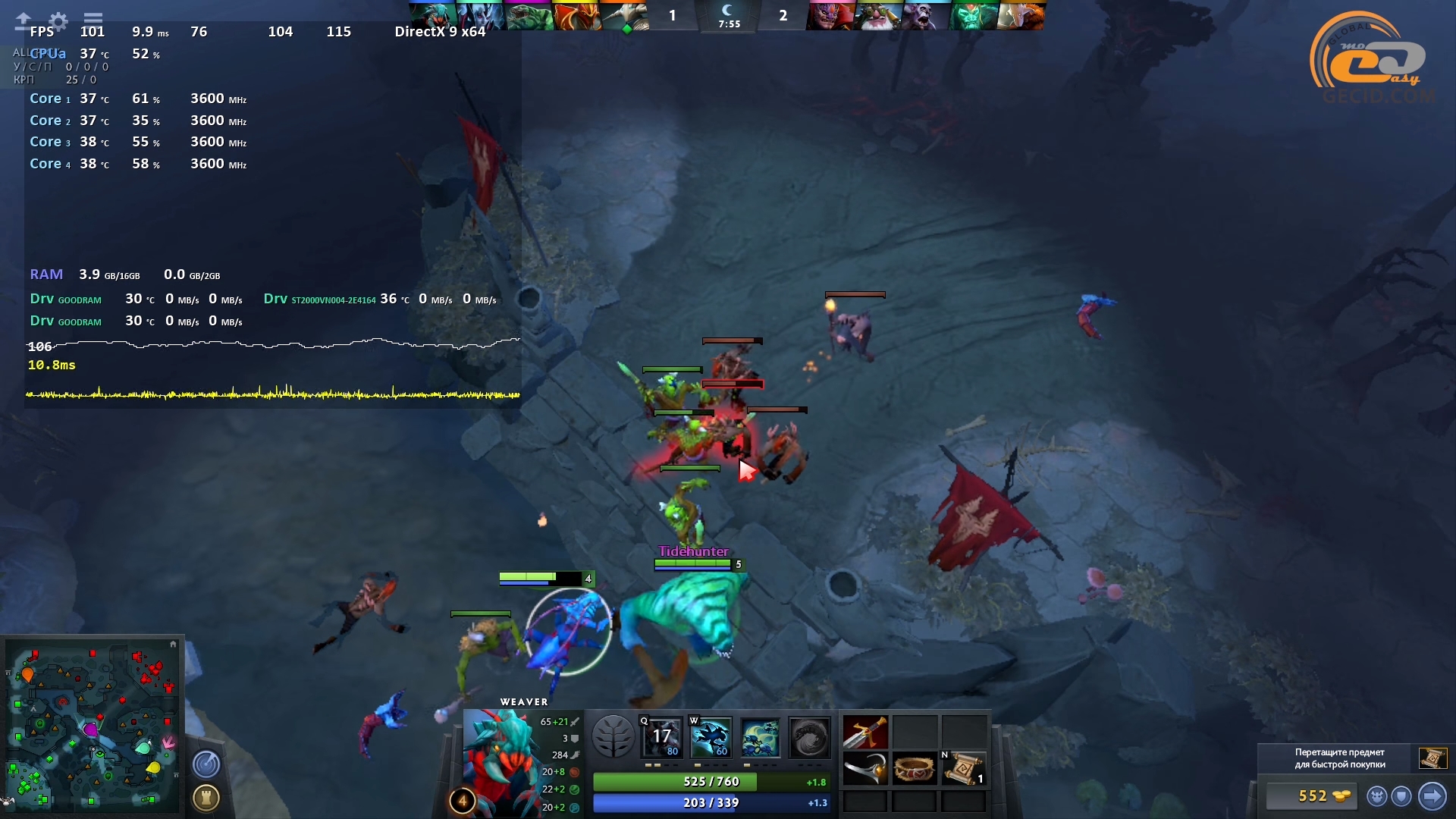Select the courier with the courier-face button
The width and height of the screenshot is (1456, 819).
point(1377,795)
